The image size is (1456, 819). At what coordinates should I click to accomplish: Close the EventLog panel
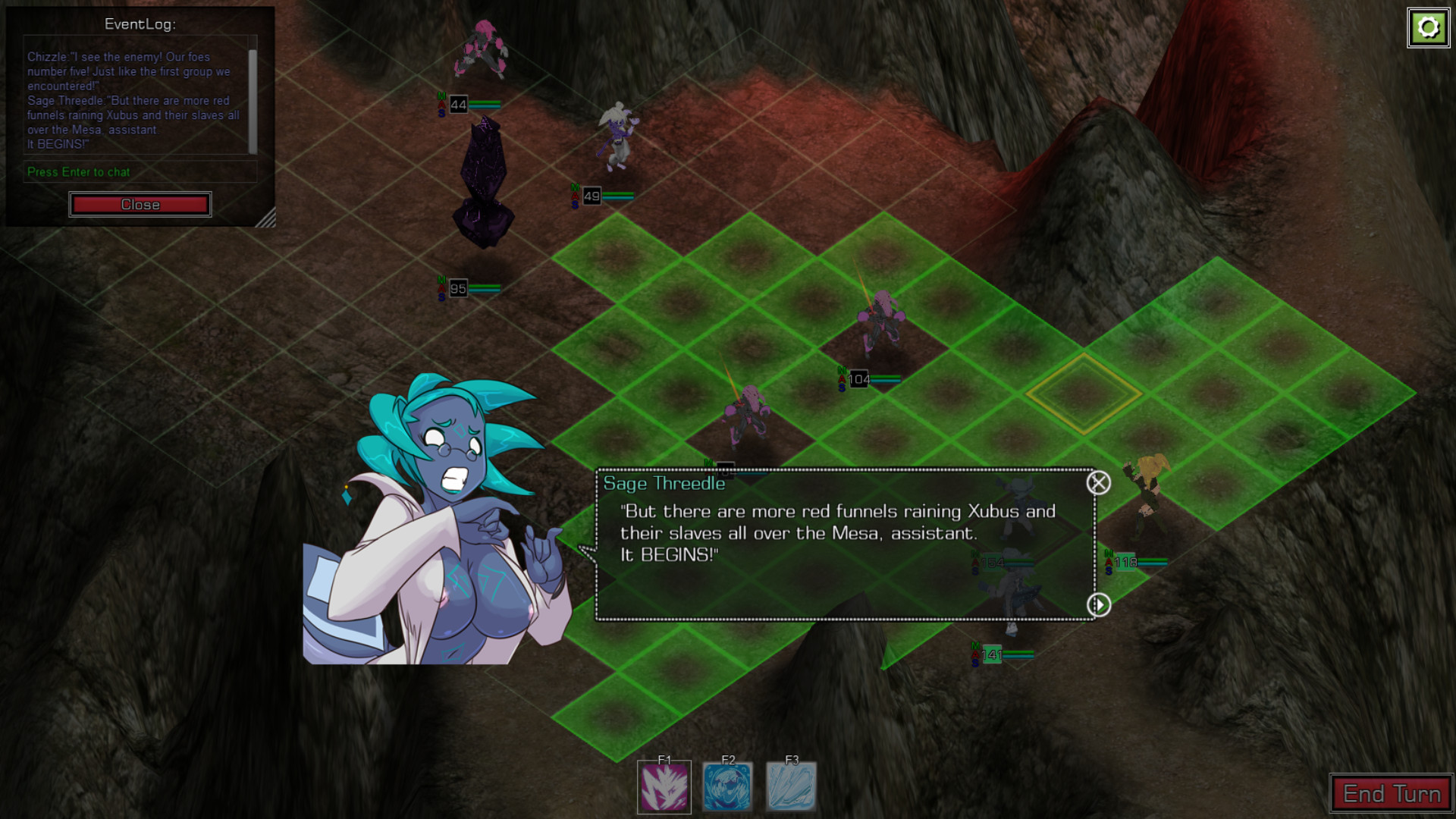140,205
